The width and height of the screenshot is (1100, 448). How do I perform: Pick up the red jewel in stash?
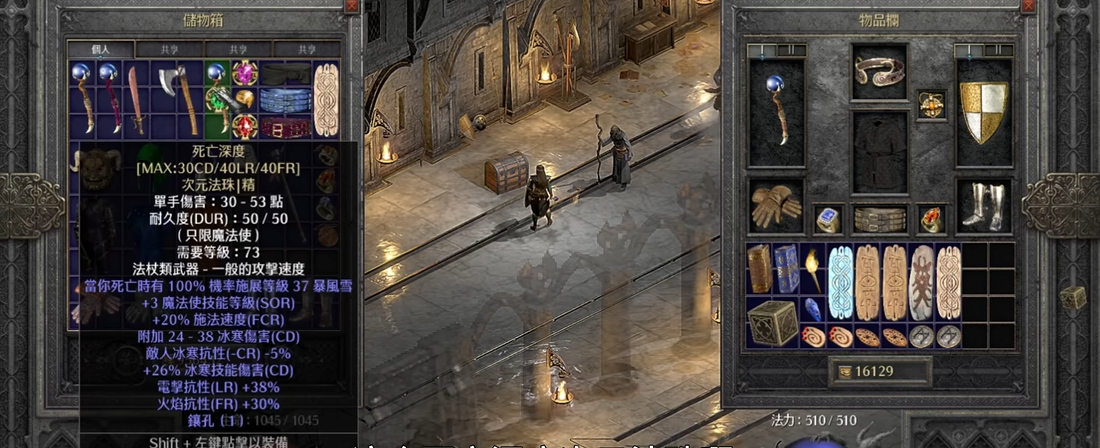click(244, 126)
